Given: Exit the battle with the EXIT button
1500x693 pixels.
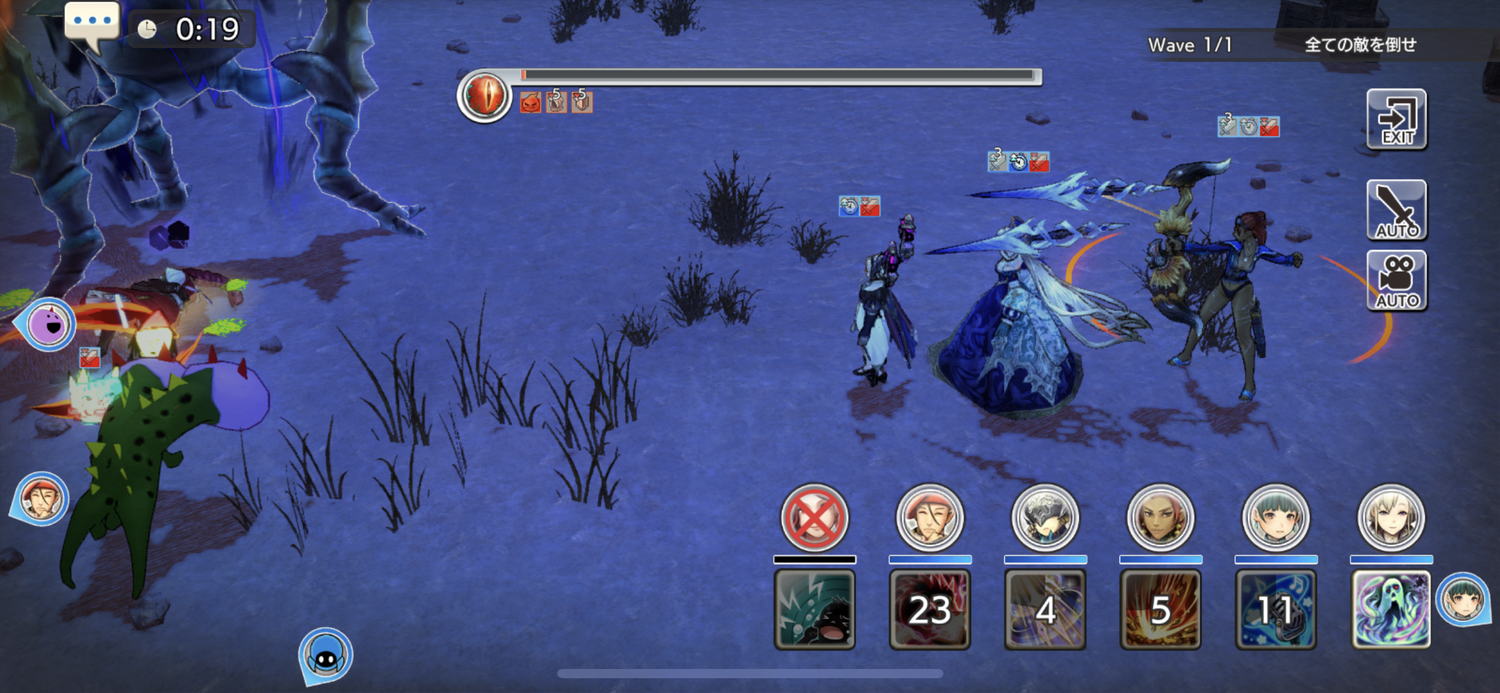Looking at the screenshot, I should pos(1396,119).
